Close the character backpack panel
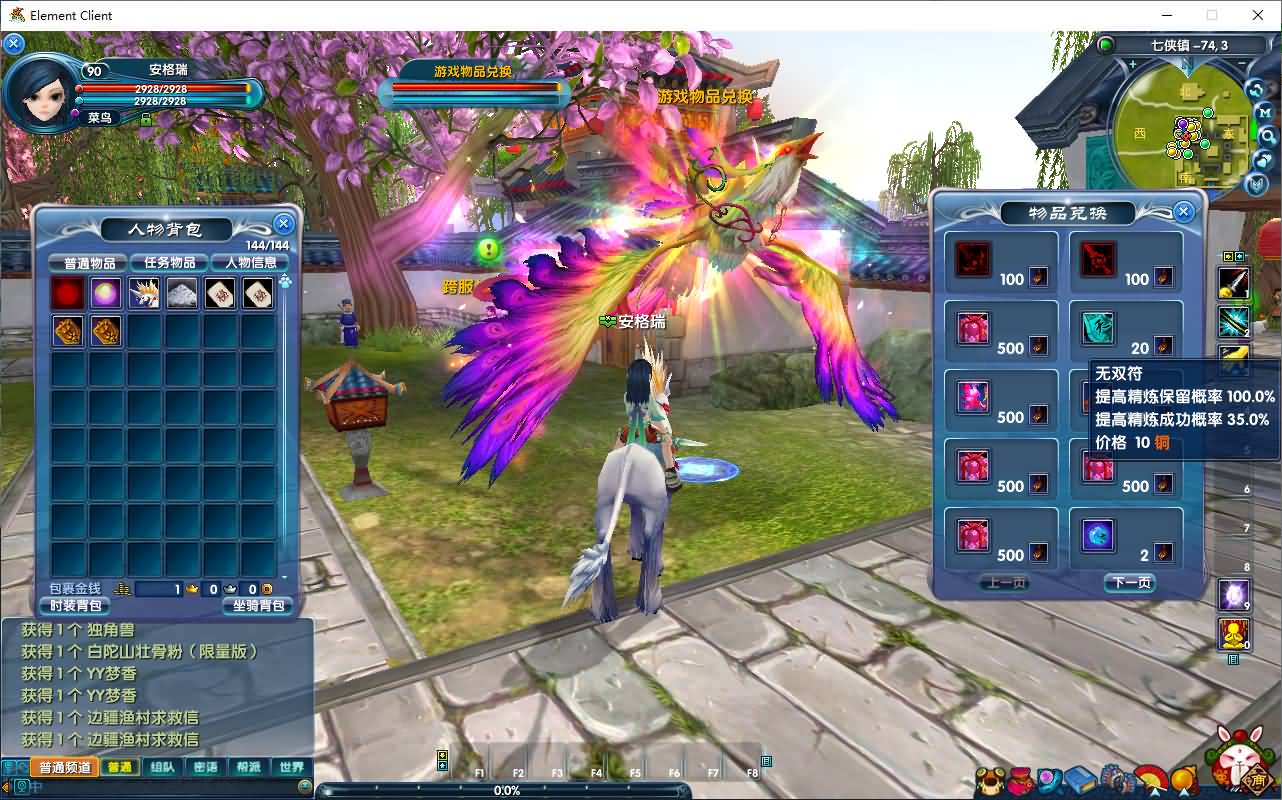Viewport: 1282px width, 800px height. point(284,224)
